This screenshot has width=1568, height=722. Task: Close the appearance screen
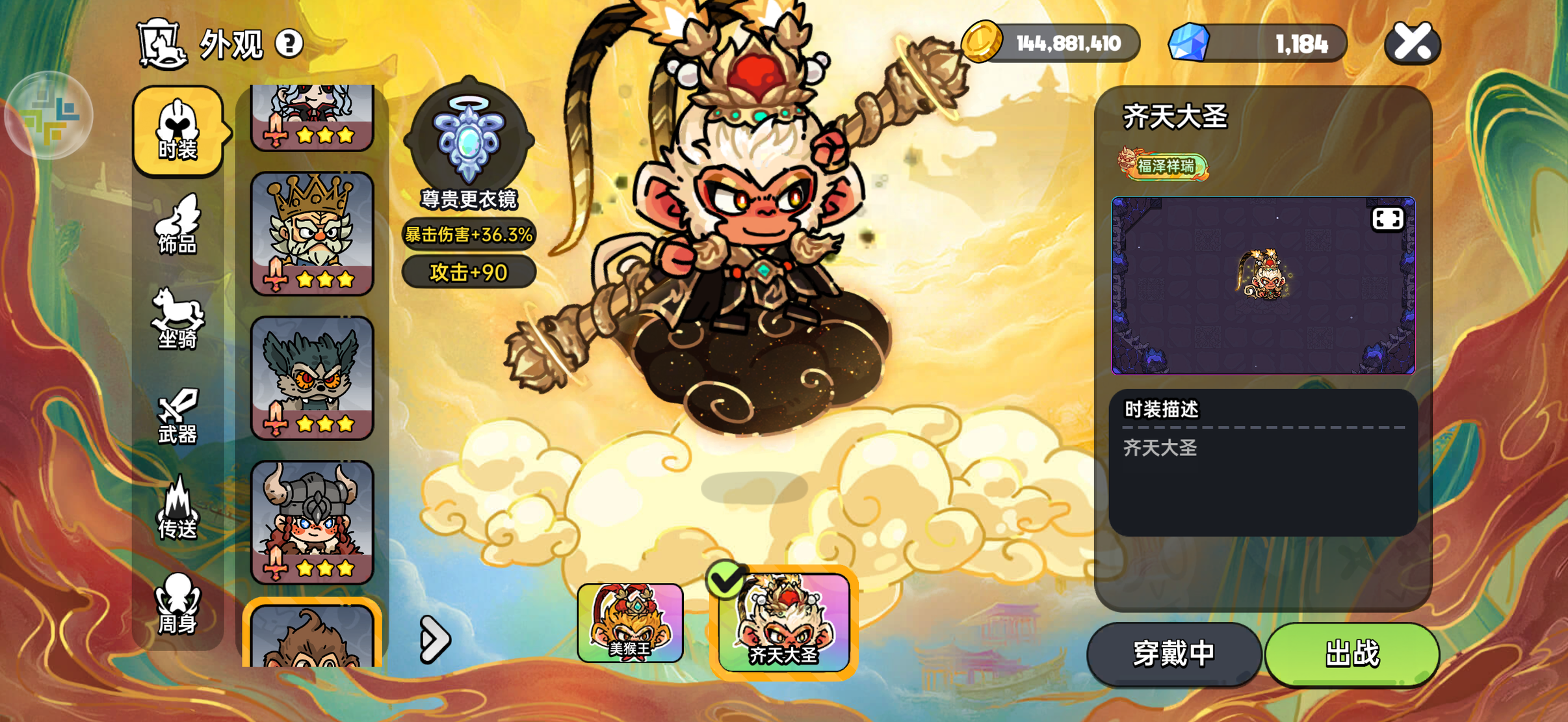click(1413, 44)
